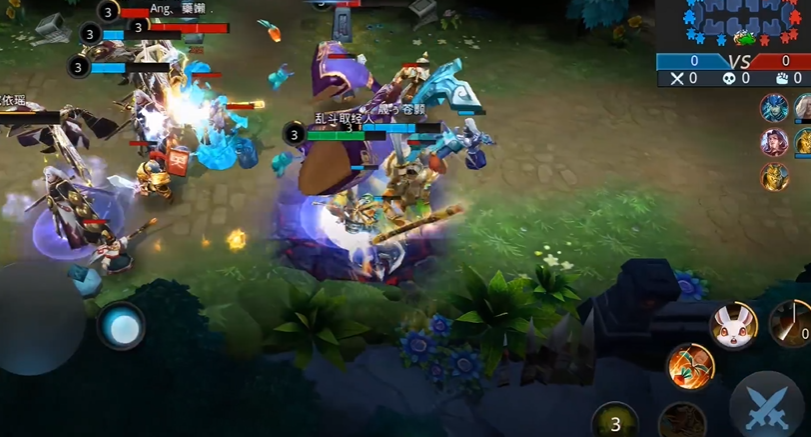Screen dimensions: 811x437
Task: Select the blue-haired hero portrait
Action: click(773, 108)
